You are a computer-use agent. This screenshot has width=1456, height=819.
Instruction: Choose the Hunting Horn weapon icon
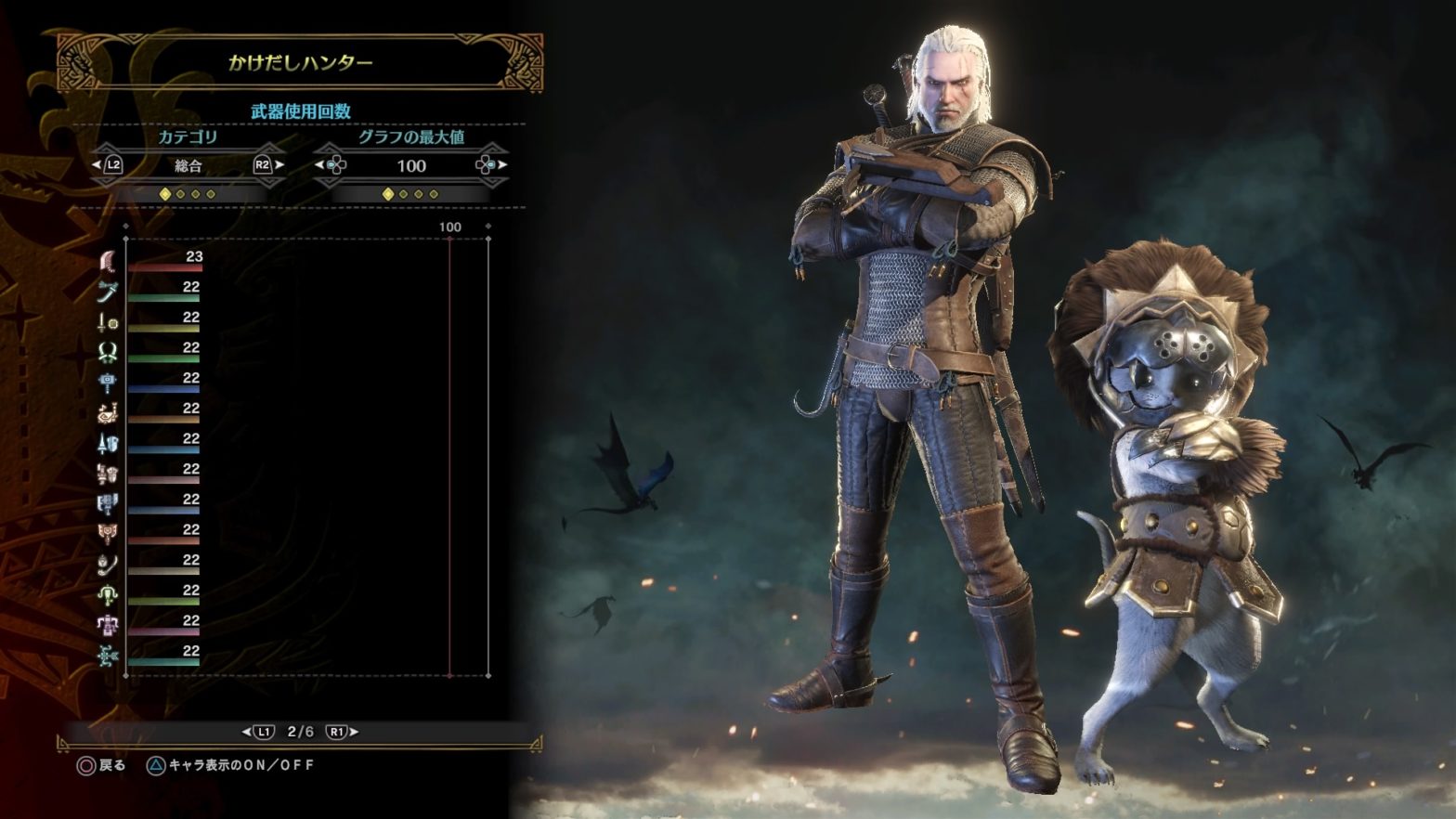[108, 413]
